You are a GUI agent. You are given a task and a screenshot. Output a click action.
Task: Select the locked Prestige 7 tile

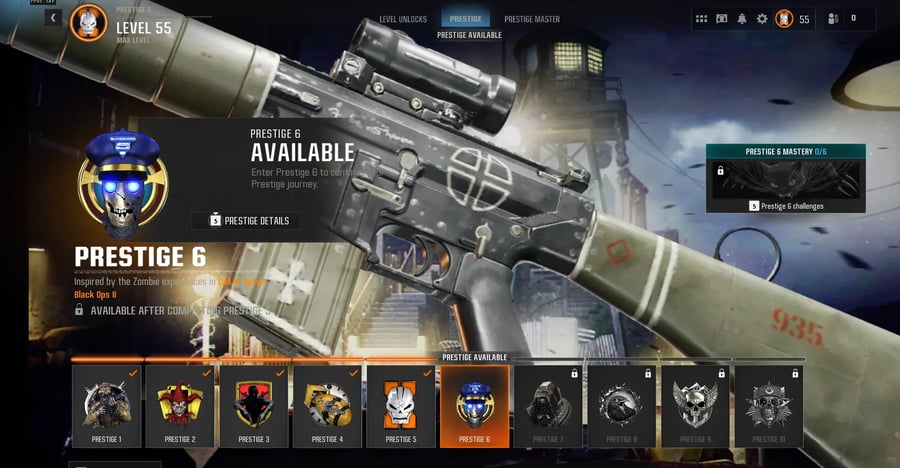[548, 405]
